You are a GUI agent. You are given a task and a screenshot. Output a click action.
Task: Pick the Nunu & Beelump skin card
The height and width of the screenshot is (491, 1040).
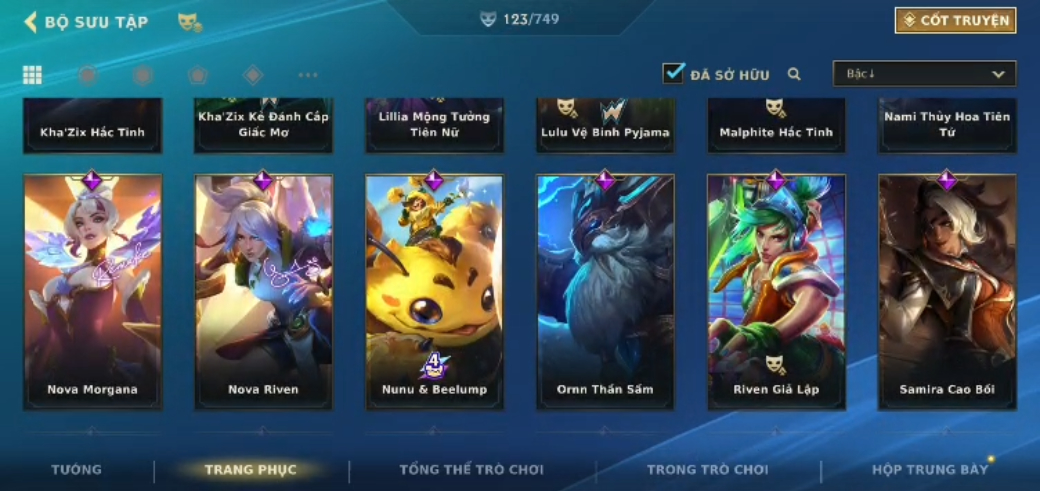[434, 291]
